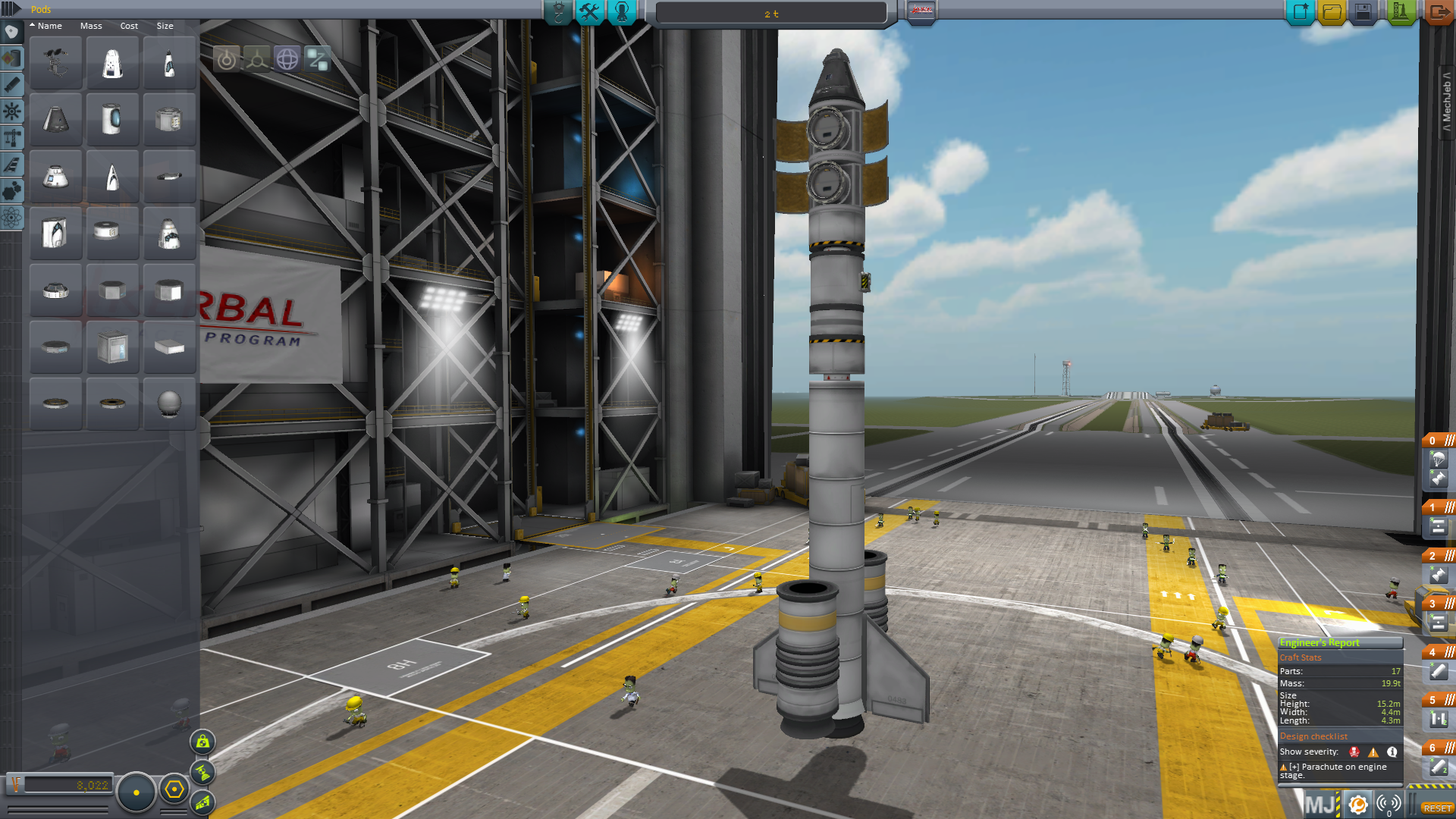Click the New craft button
The width and height of the screenshot is (1456, 819).
pos(1300,12)
